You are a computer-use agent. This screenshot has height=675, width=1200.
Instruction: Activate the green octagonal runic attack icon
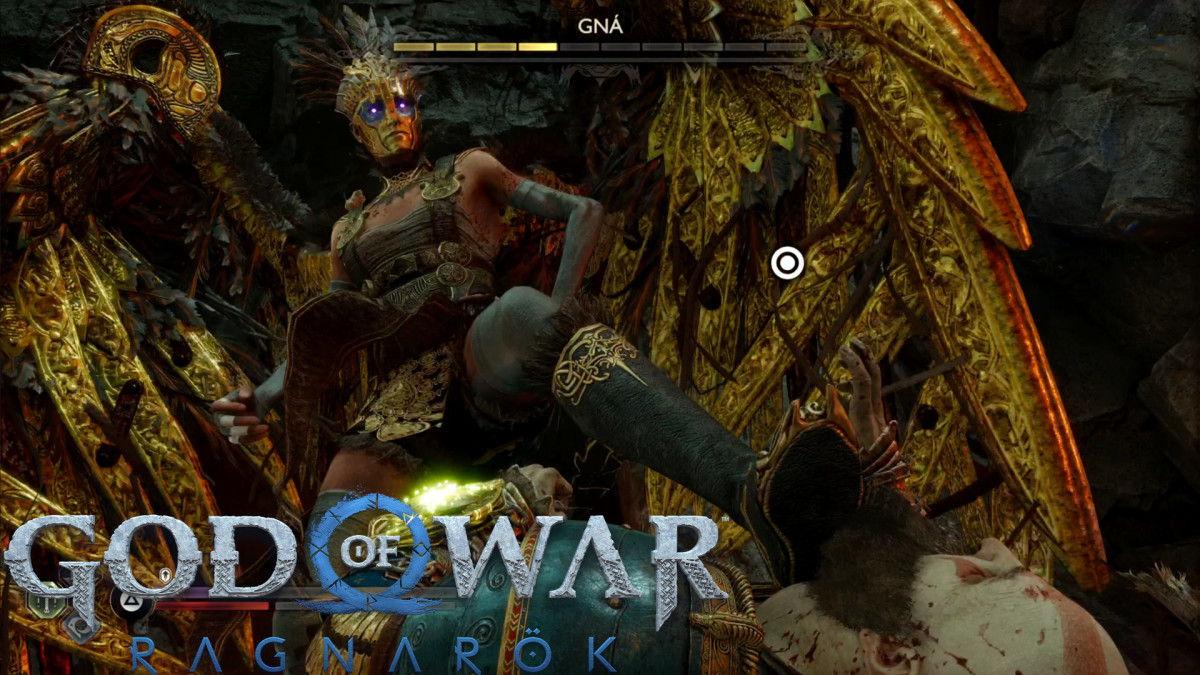point(47,603)
